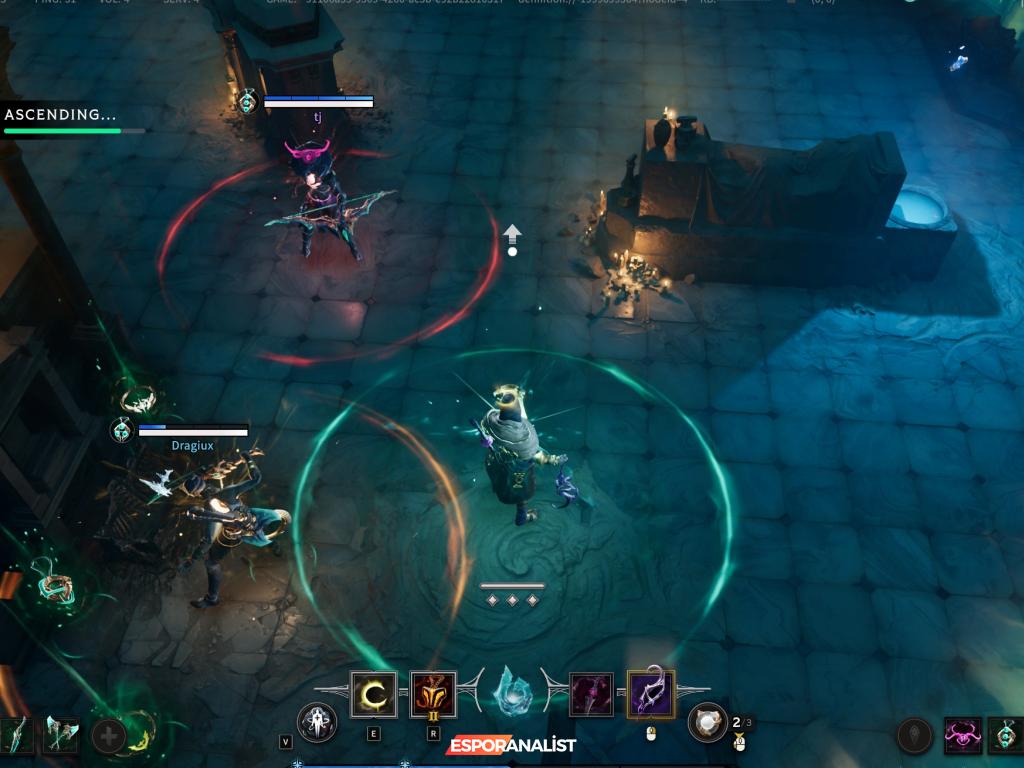This screenshot has height=768, width=1024.
Task: Select Dragiux's round portrait icon
Action: pos(122,430)
